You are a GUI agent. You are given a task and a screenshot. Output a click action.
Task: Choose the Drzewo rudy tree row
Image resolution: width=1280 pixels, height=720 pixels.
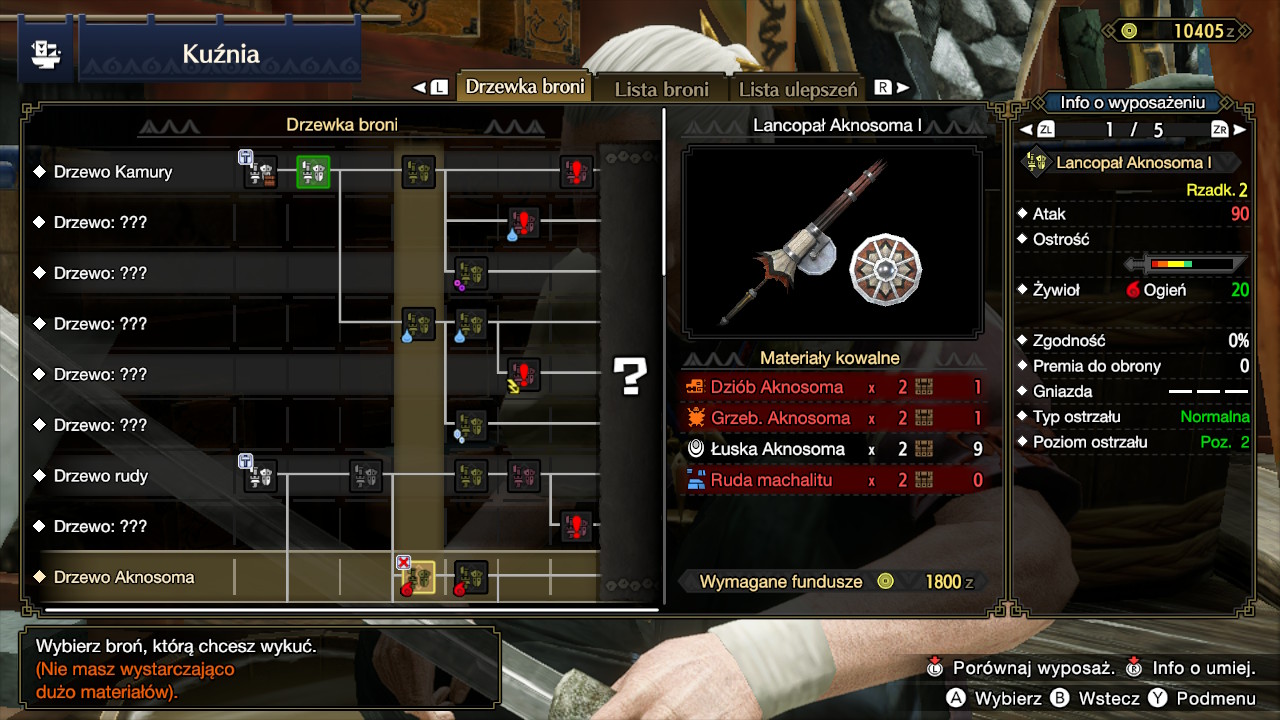pos(101,476)
